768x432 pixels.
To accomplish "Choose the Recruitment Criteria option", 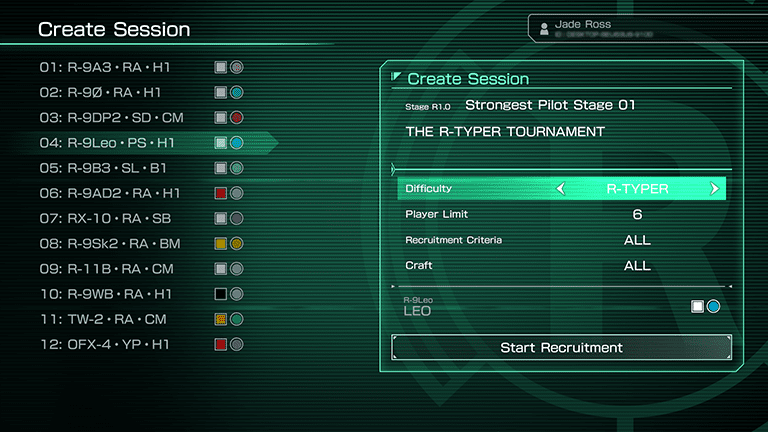I will 561,240.
